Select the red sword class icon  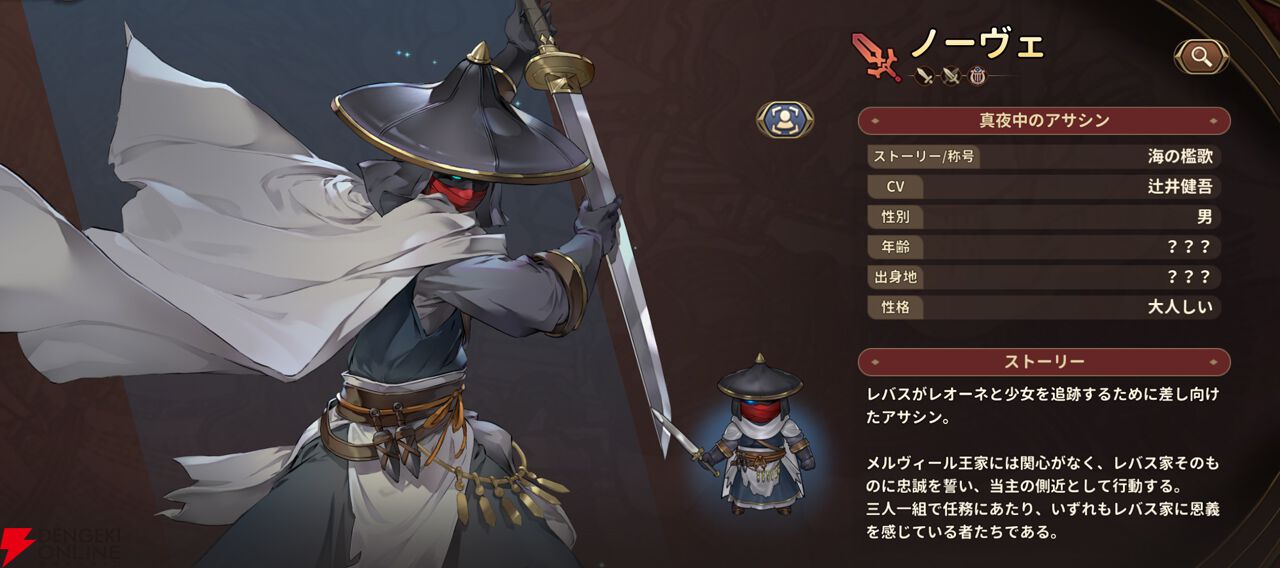tap(876, 55)
